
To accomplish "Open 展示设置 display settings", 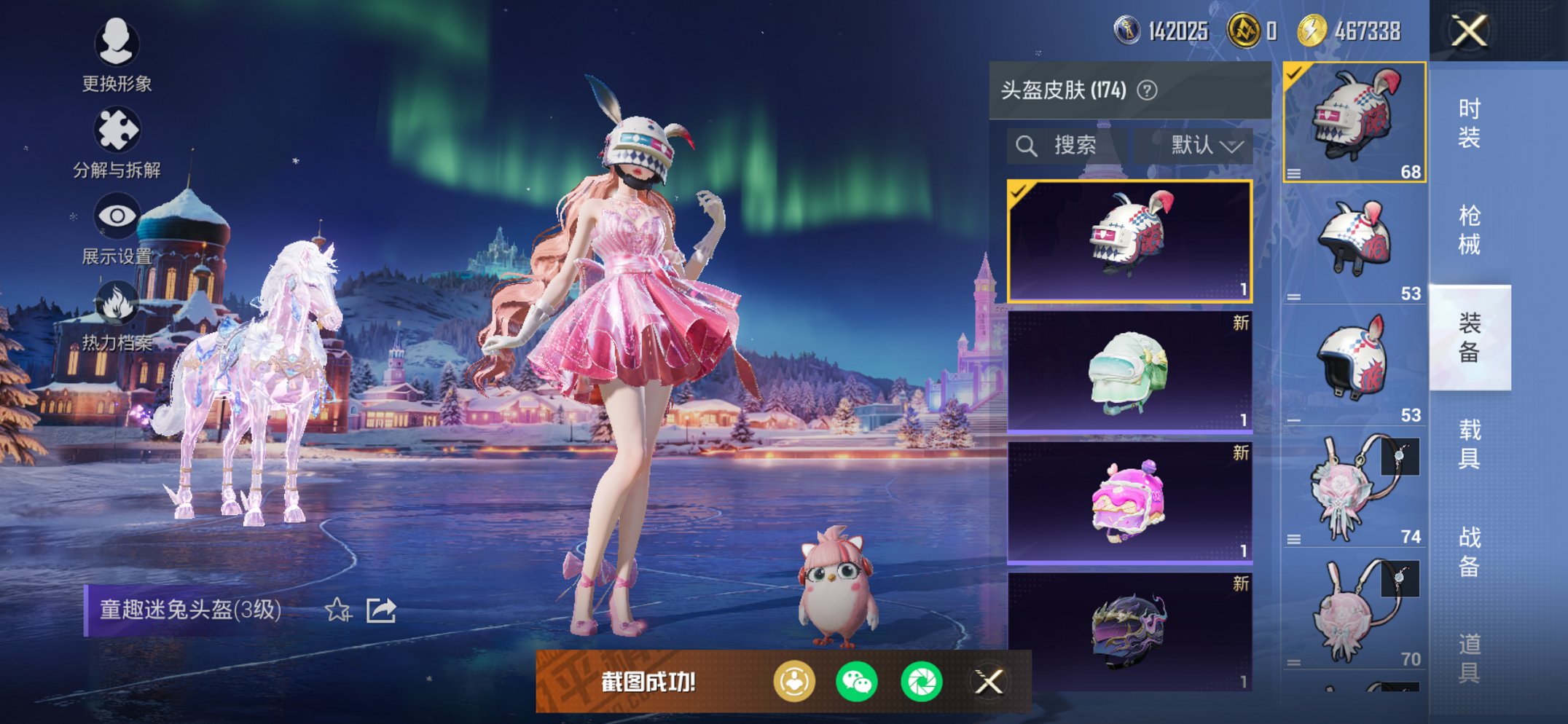I will (x=119, y=215).
